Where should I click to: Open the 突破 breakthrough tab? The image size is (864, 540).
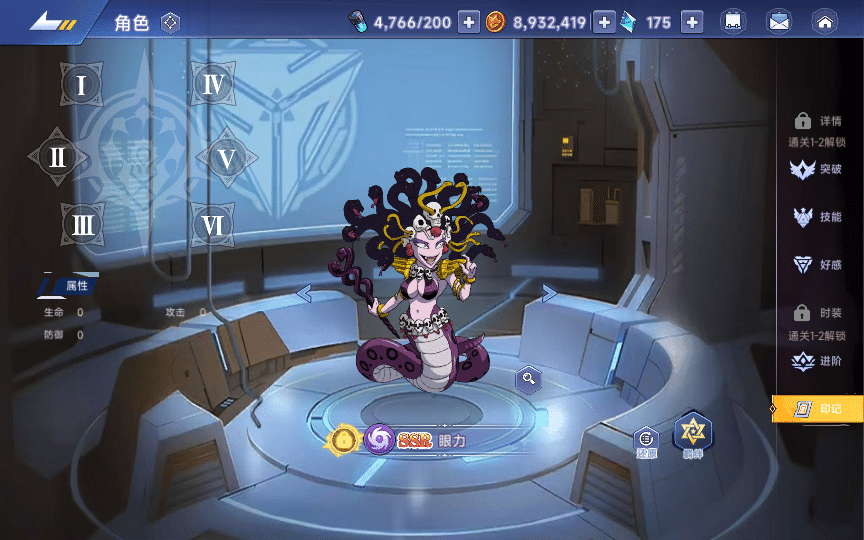point(818,169)
